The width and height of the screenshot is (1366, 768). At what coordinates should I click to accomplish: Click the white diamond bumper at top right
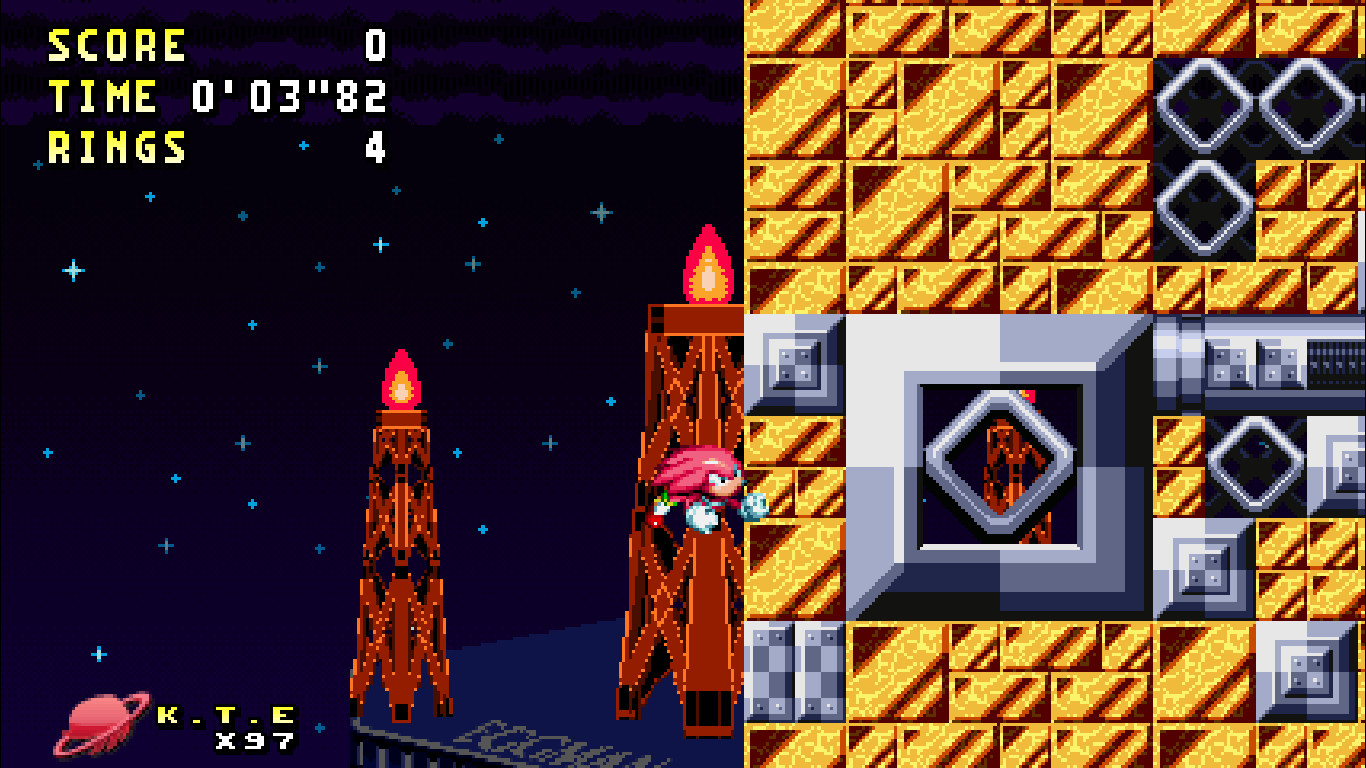[x=1203, y=103]
